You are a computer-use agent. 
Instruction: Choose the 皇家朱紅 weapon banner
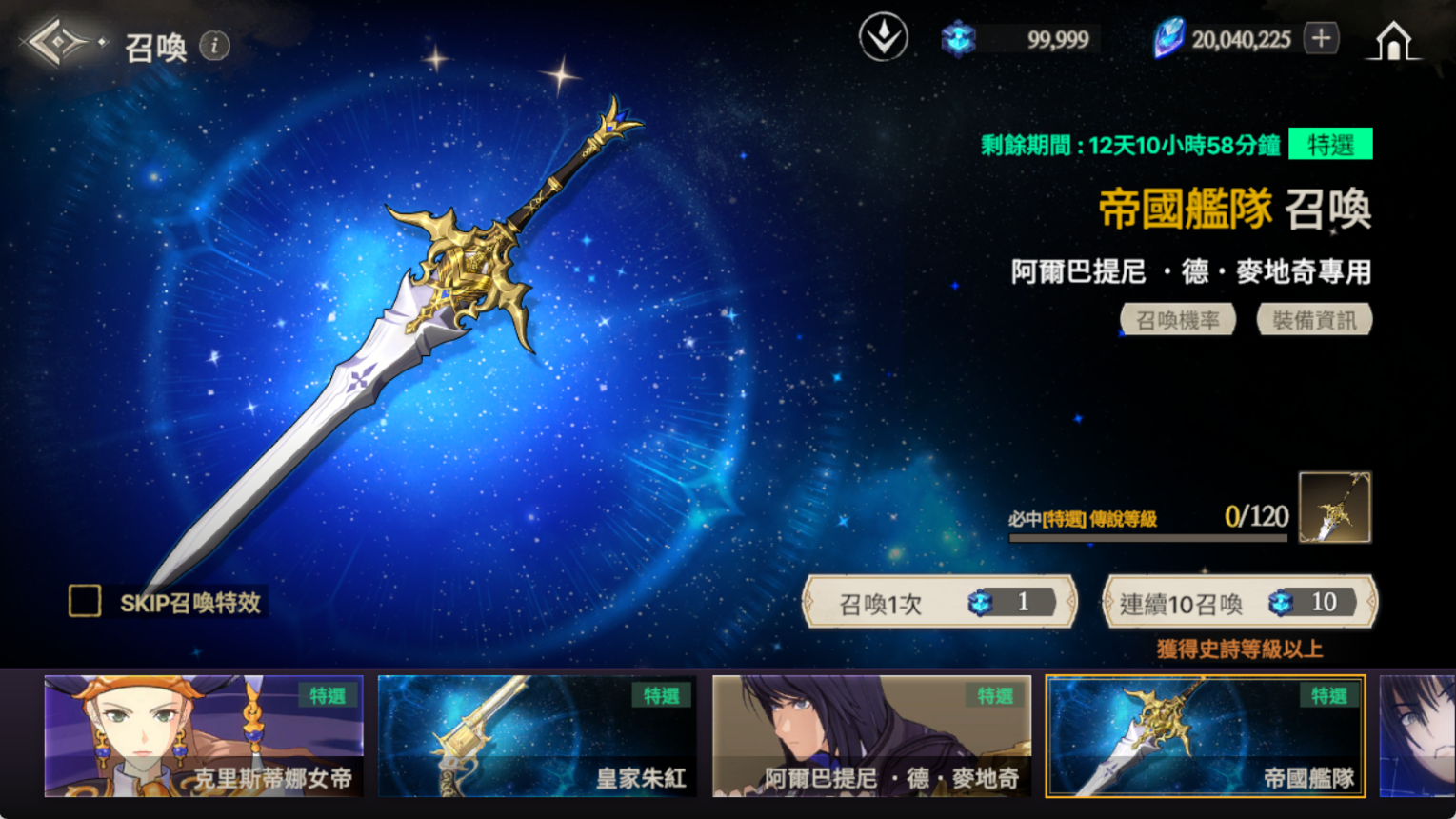pyautogui.click(x=537, y=735)
